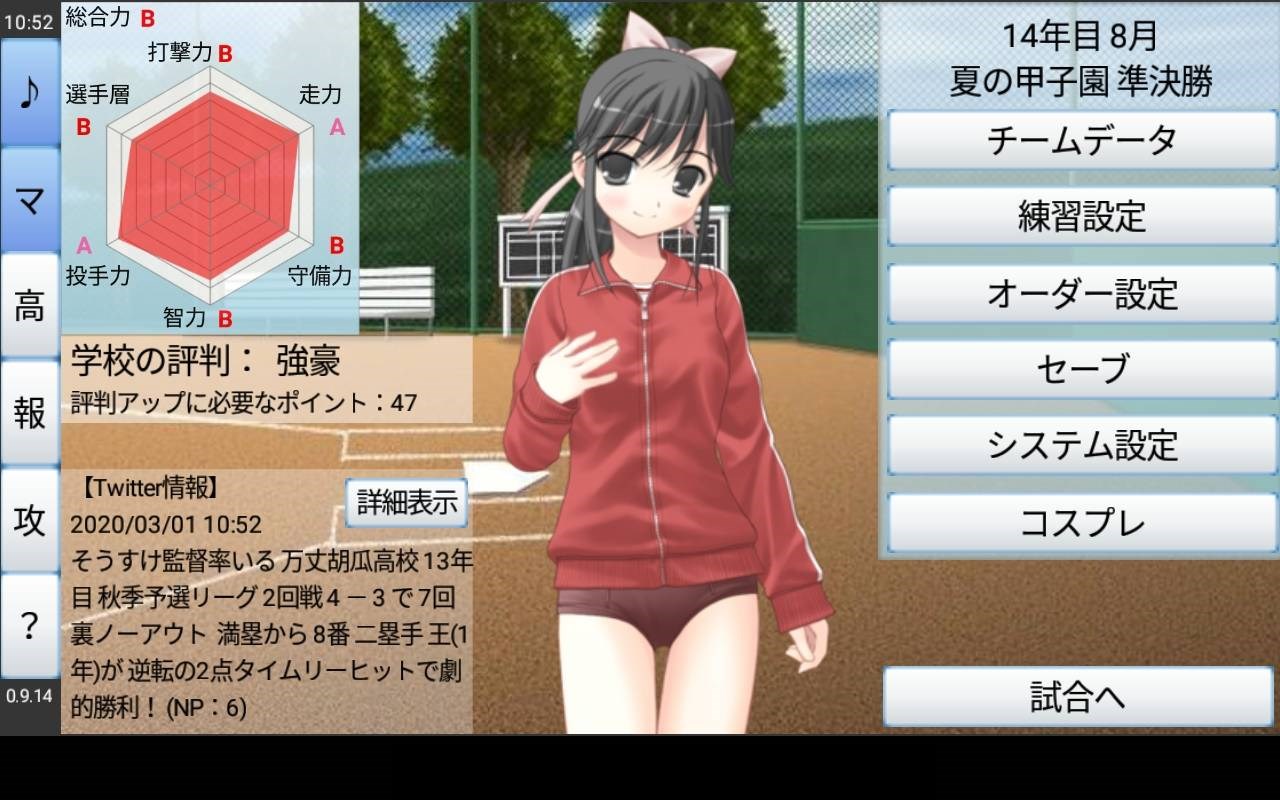Open the 攻 (attack) sidebar icon
Viewport: 1280px width, 800px height.
coord(27,520)
